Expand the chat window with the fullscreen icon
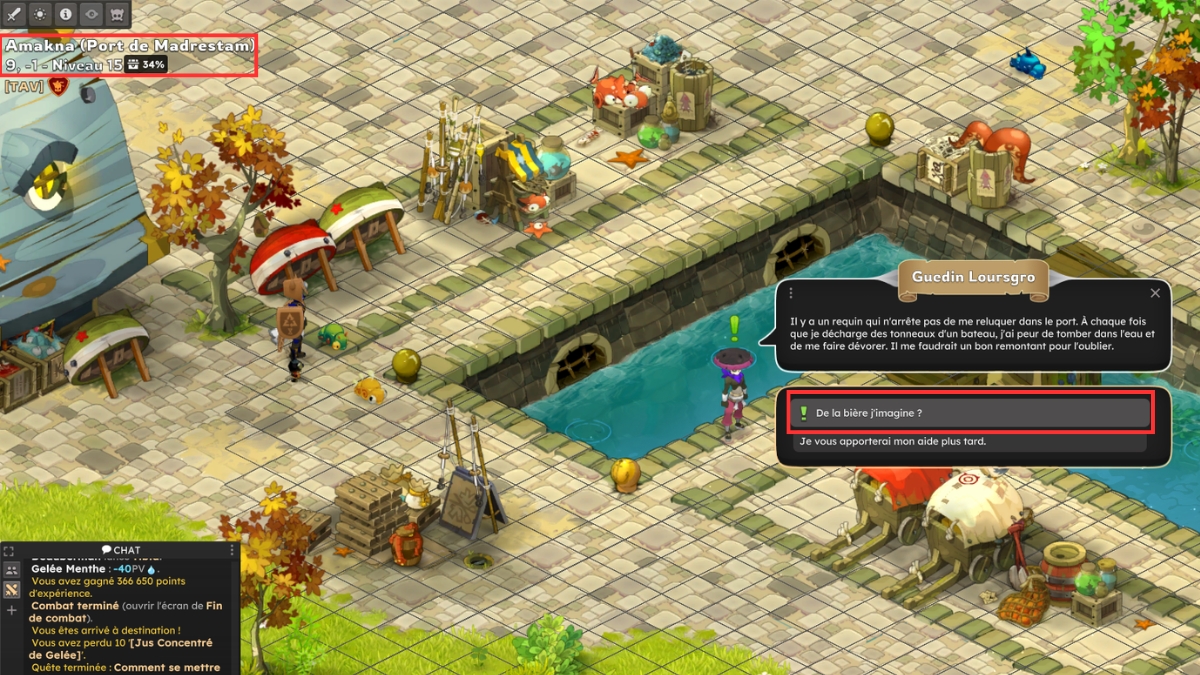The width and height of the screenshot is (1200, 675). click(10, 551)
